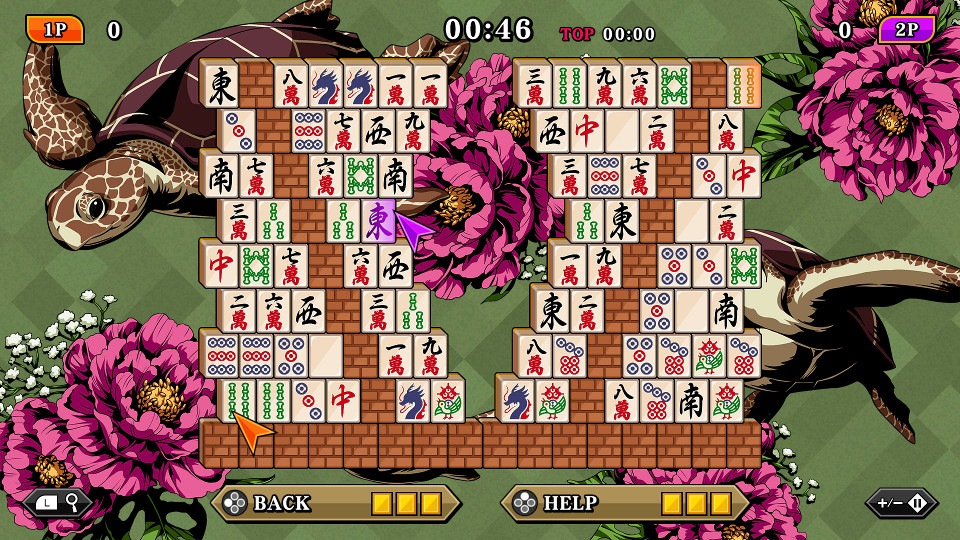Choose the blank tile between red dragon and 2-man
Viewport: 960px width, 540px height.
pyautogui.click(x=621, y=131)
